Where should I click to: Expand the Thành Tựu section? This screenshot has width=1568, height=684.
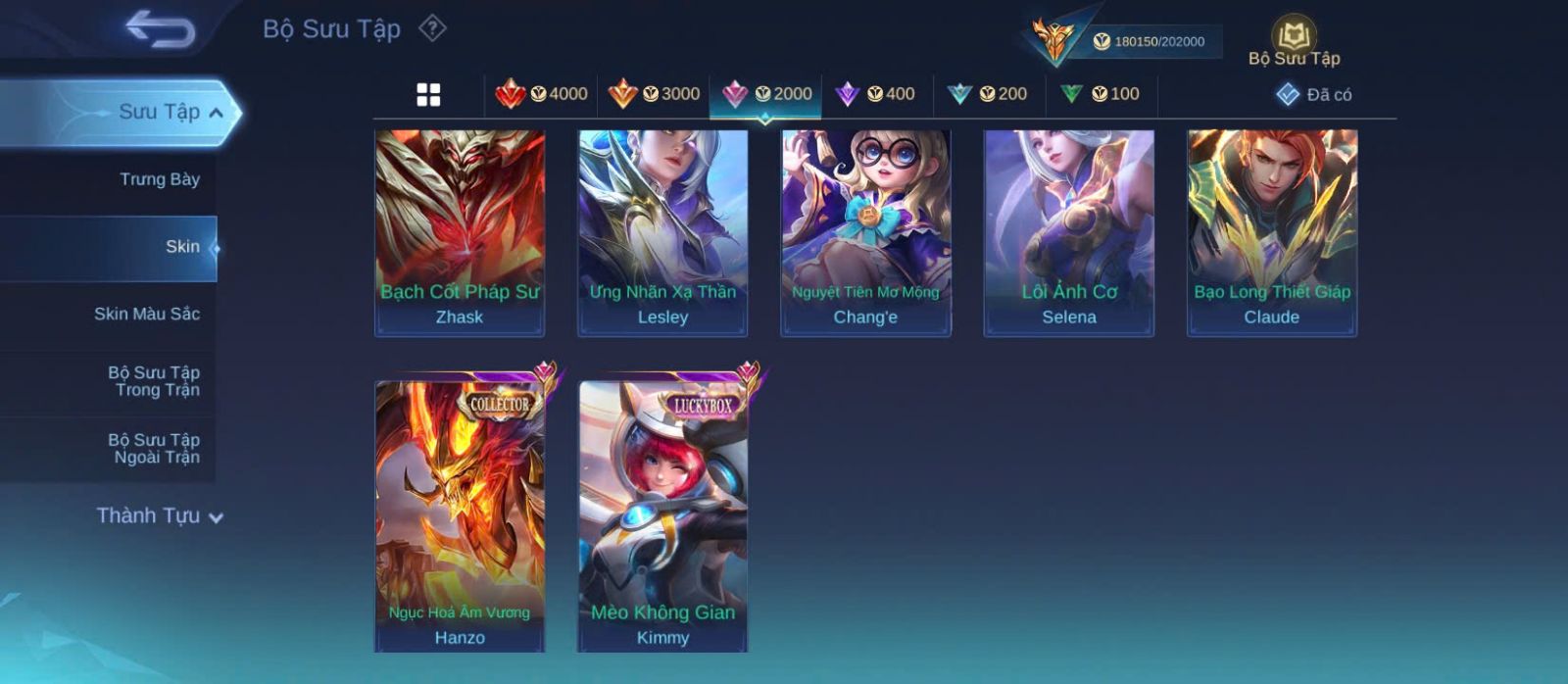pyautogui.click(x=159, y=515)
